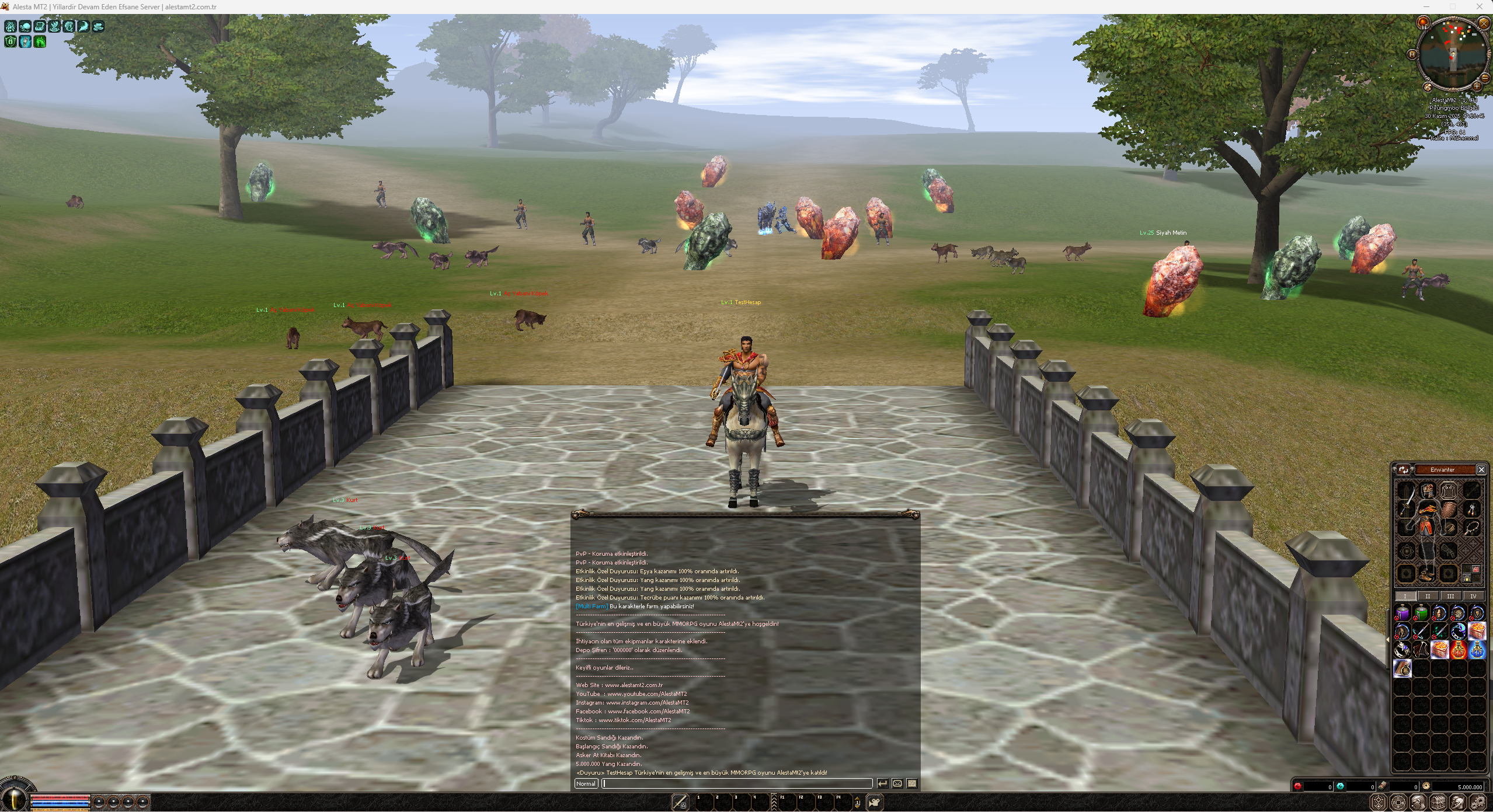Toggle the camera mode button on hotbar

point(874,803)
